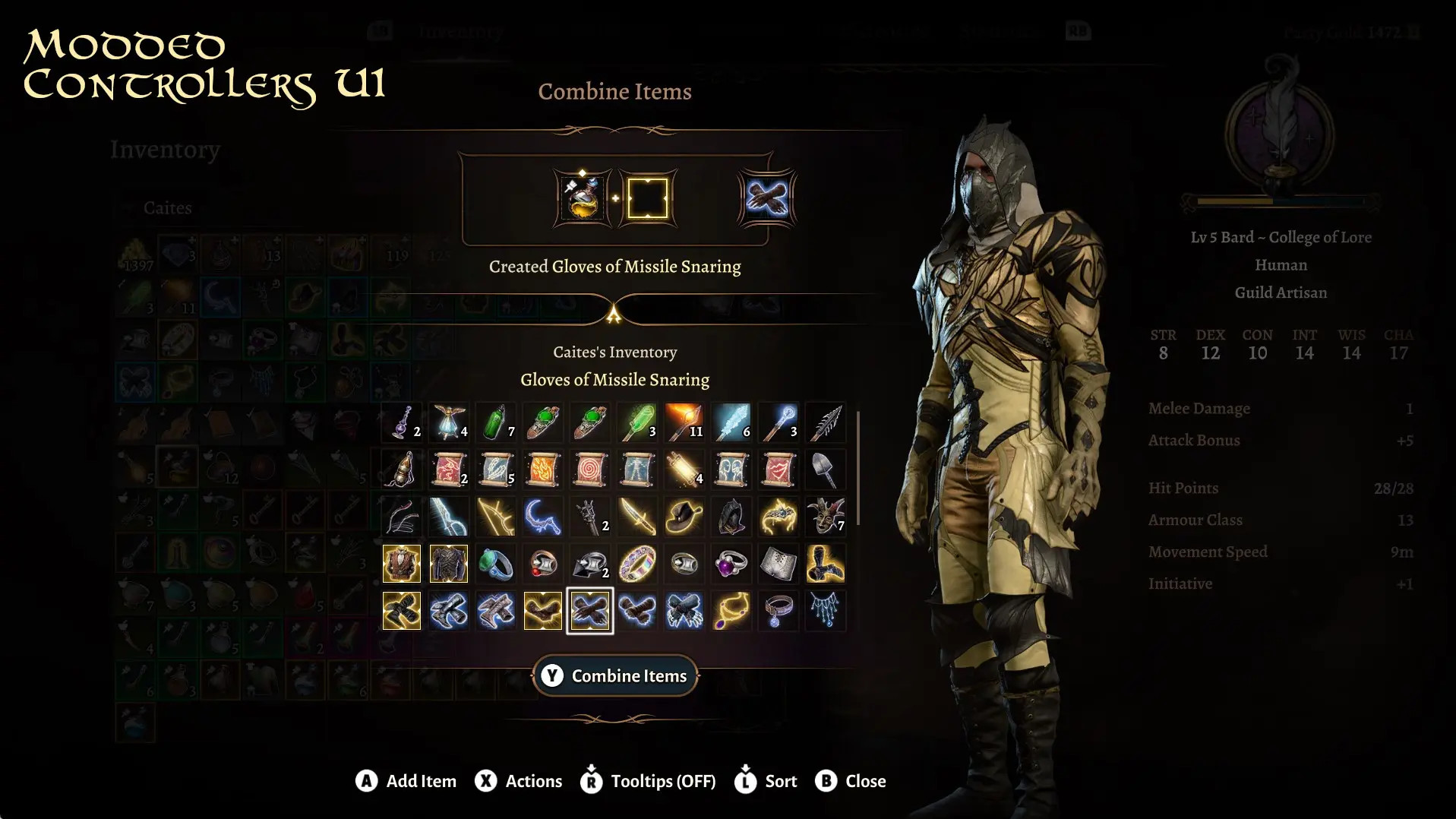Toggle Tooltips on

click(646, 780)
